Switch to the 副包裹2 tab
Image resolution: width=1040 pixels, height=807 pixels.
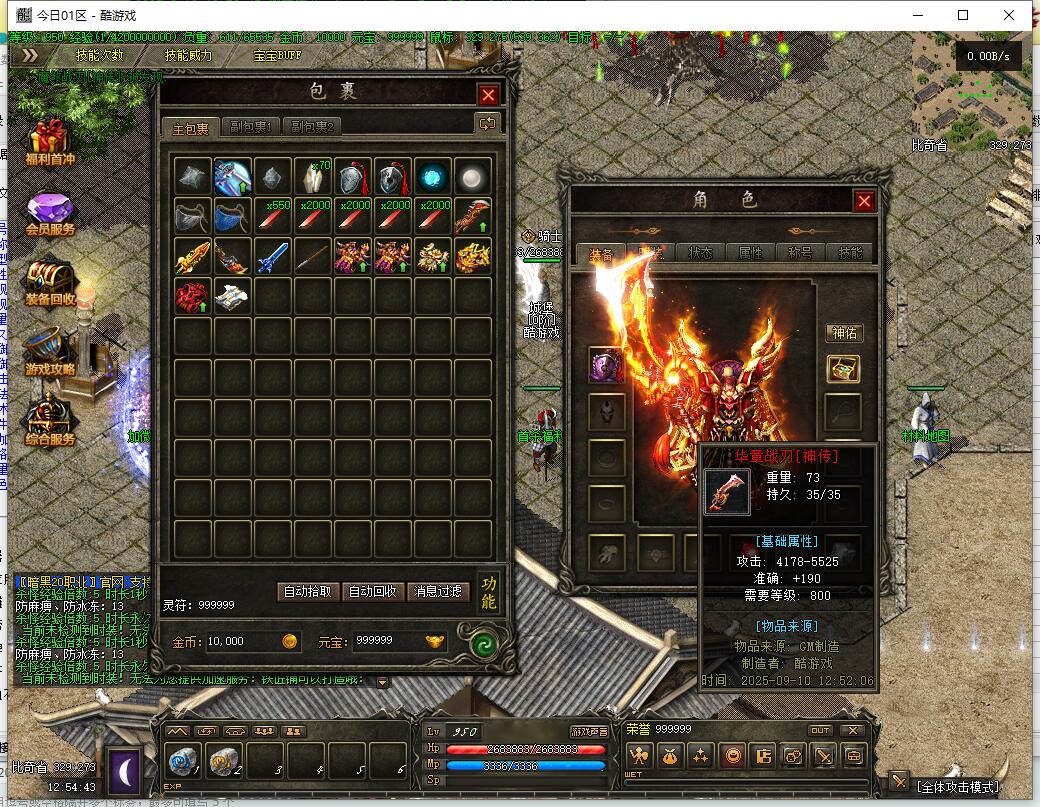(x=312, y=127)
